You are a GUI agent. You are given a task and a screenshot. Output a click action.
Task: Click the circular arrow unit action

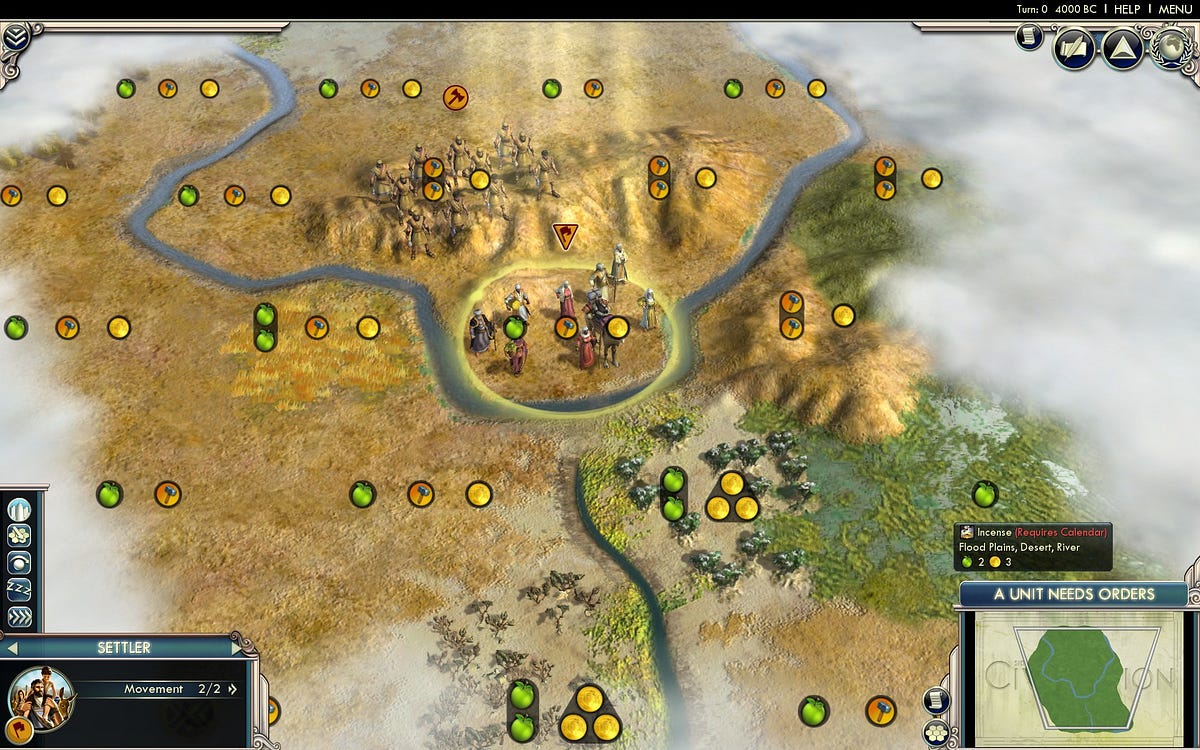pyautogui.click(x=19, y=563)
